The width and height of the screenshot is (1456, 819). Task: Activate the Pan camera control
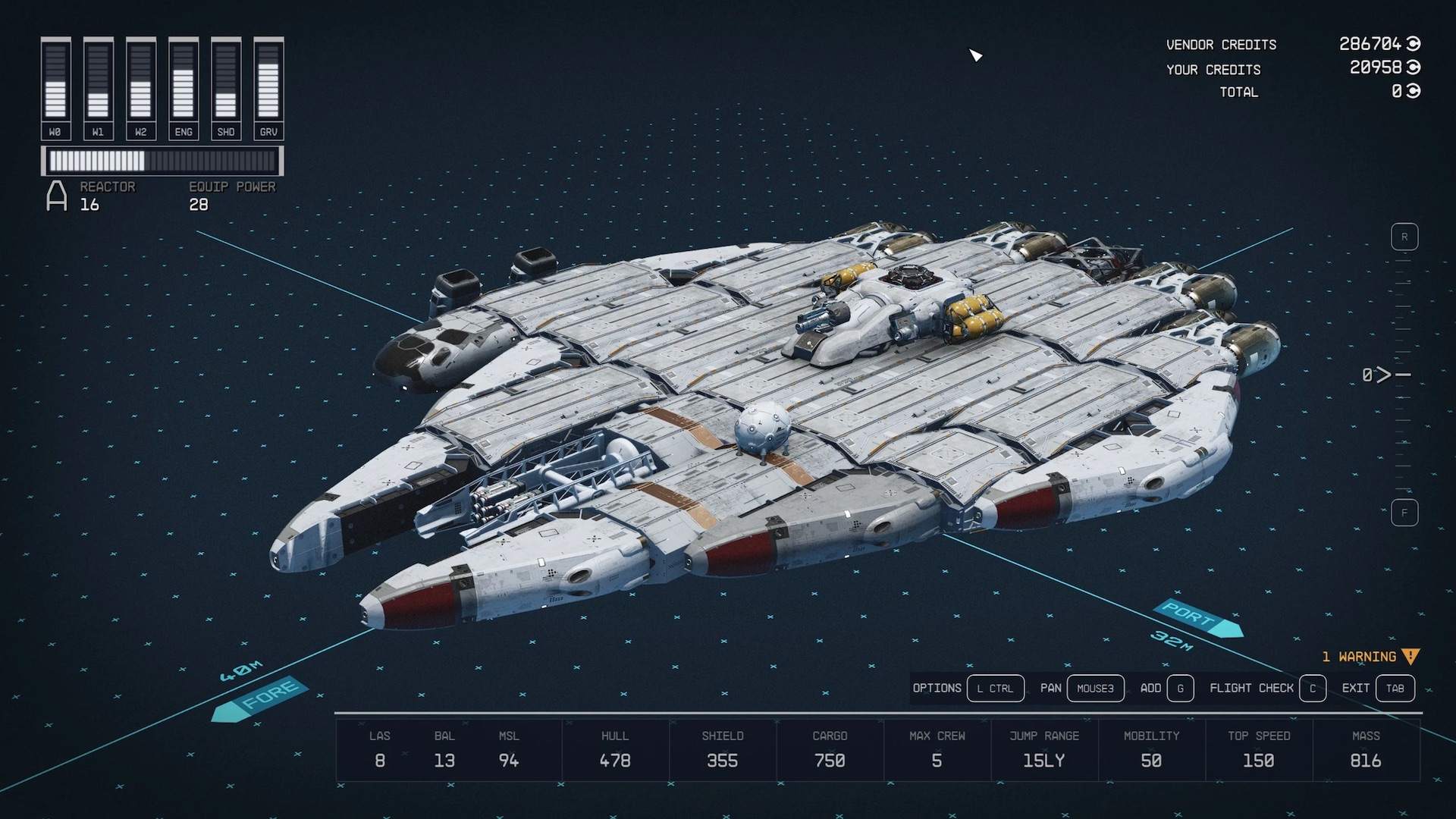[1095, 689]
